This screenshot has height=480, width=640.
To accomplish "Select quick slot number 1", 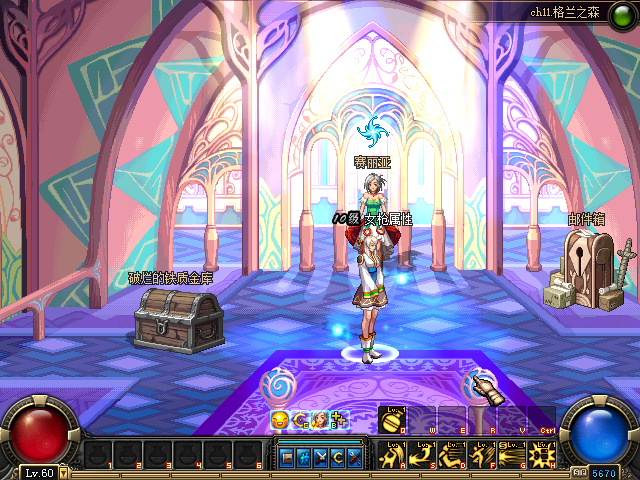I will point(97,455).
